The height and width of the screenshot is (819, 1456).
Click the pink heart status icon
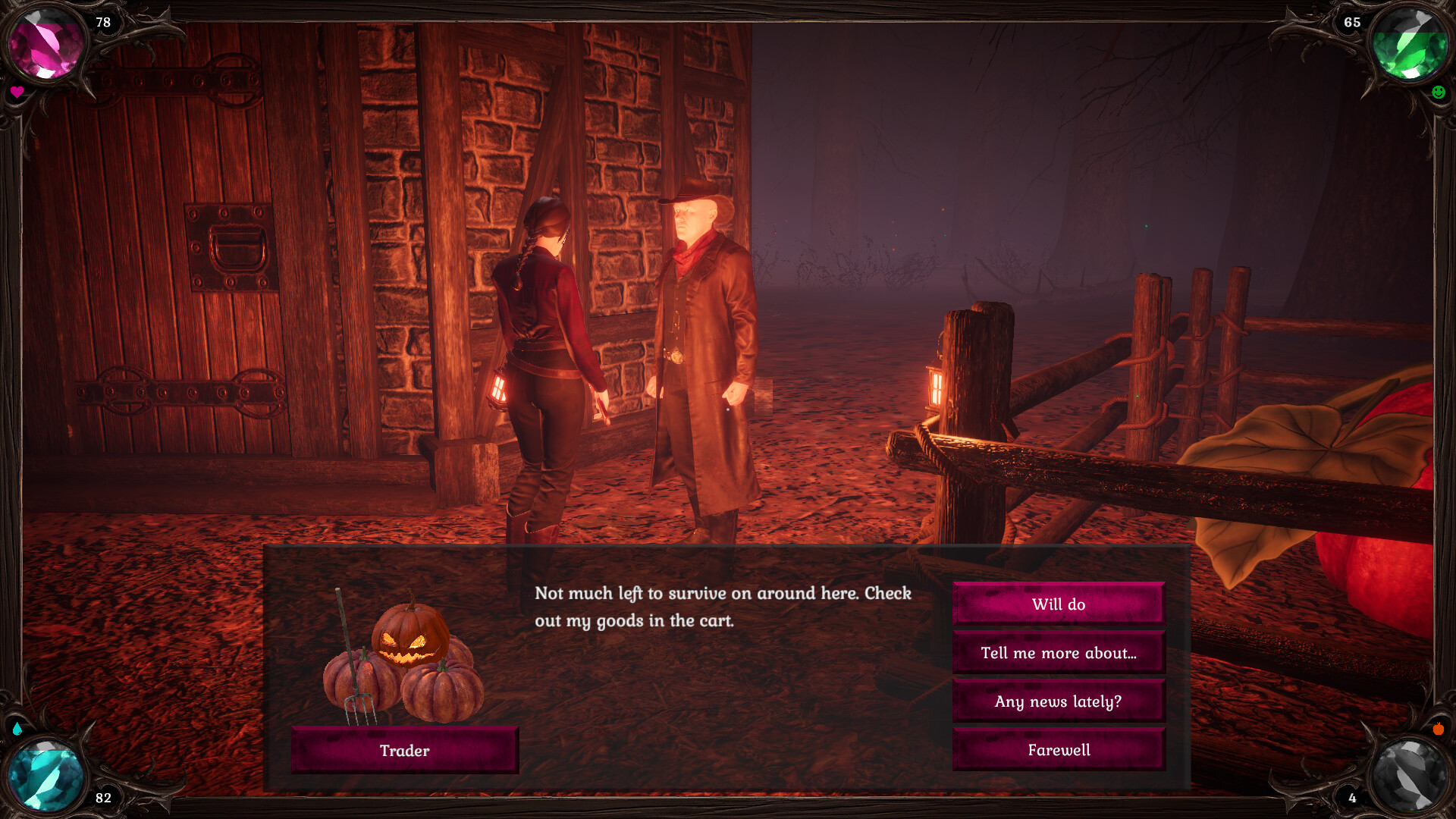tap(16, 93)
